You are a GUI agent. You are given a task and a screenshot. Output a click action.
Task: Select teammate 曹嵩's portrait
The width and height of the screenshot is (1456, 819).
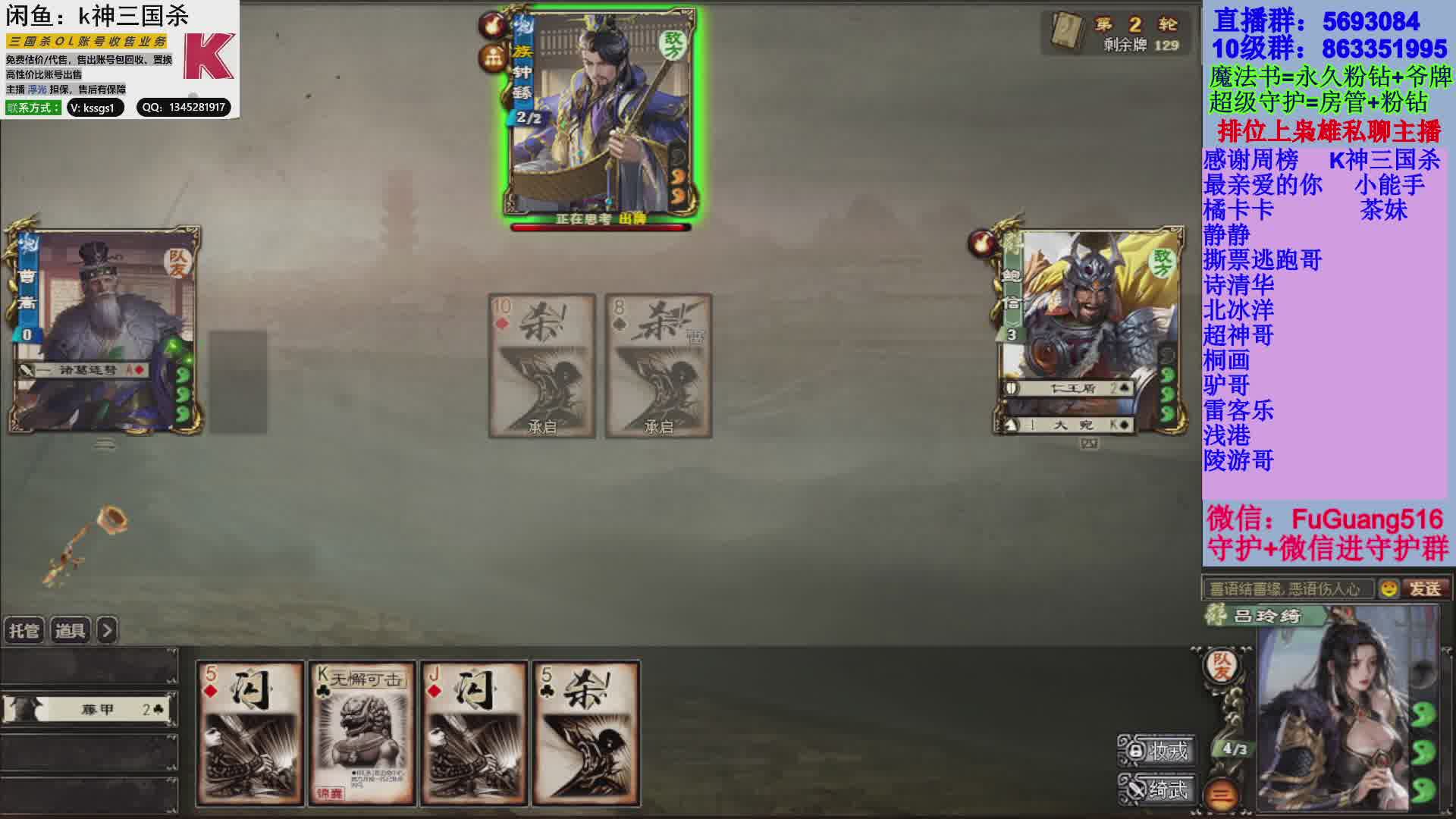click(105, 330)
